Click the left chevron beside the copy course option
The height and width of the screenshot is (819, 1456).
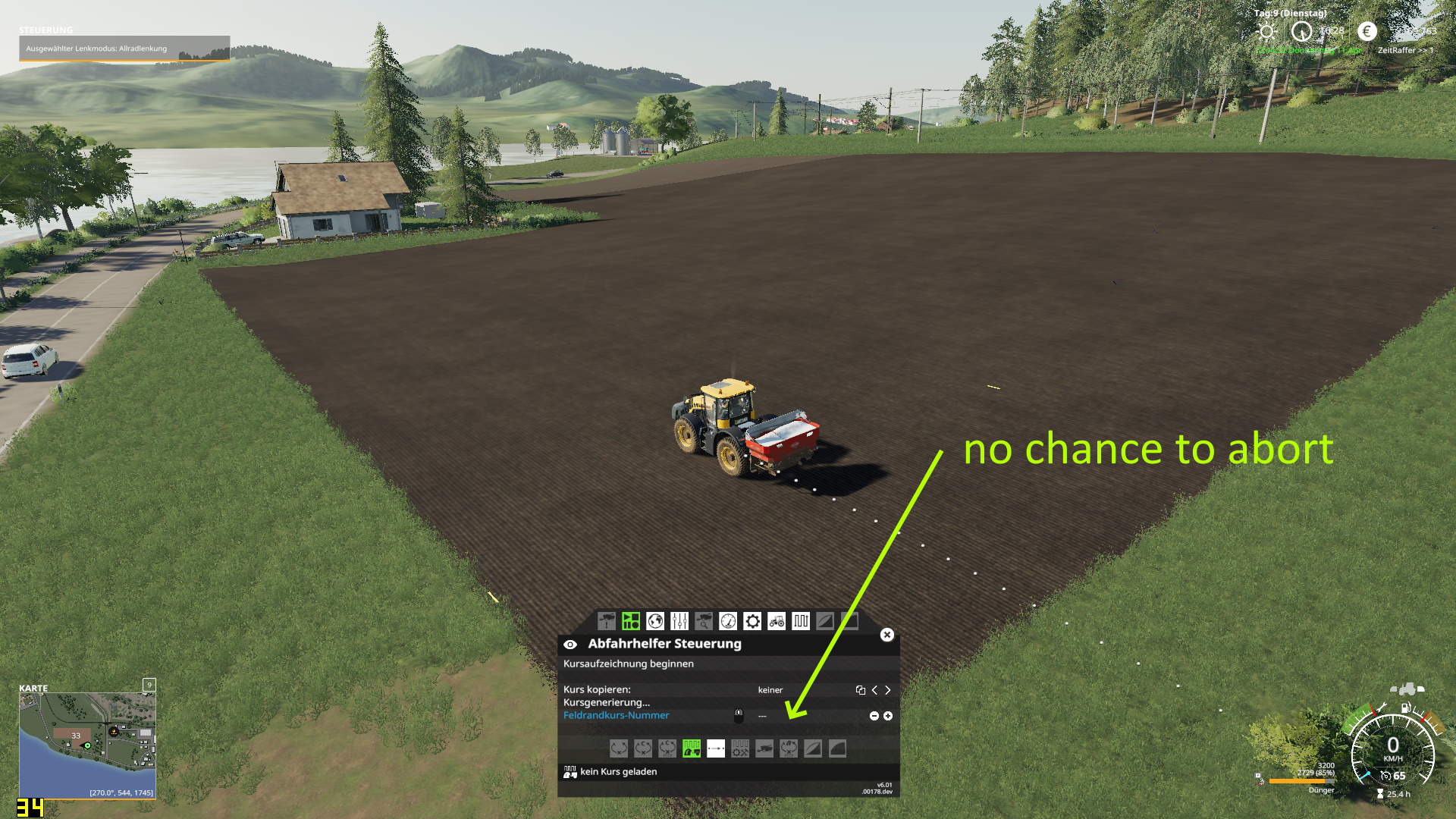point(874,690)
